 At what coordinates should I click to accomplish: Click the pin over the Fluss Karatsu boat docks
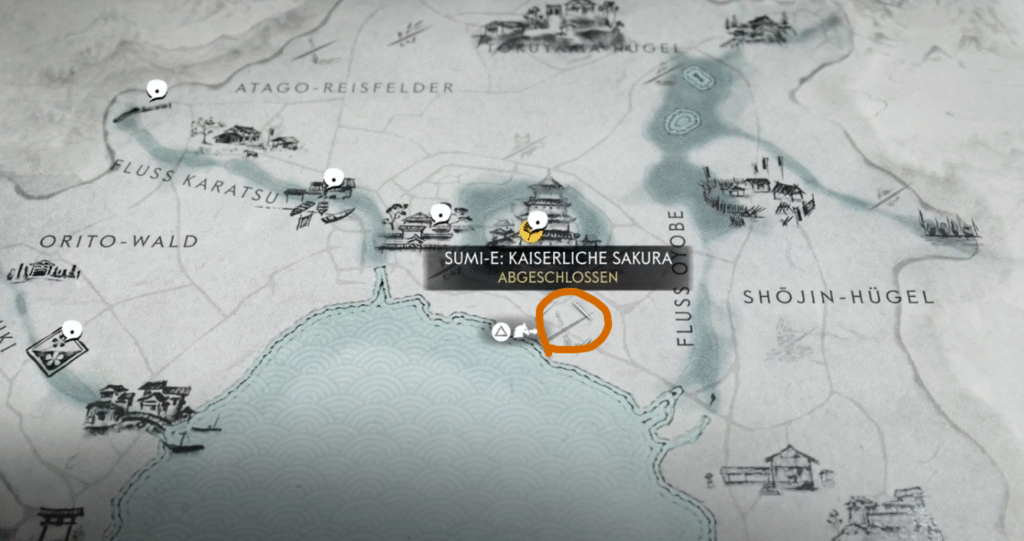334,180
